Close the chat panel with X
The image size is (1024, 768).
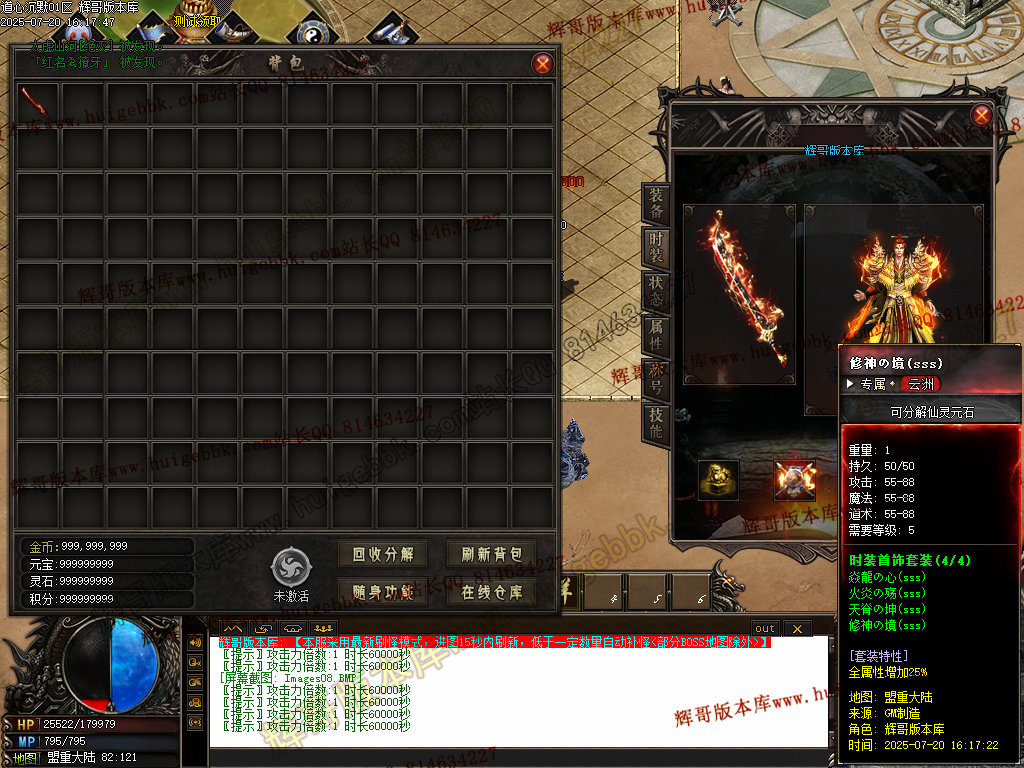[796, 628]
